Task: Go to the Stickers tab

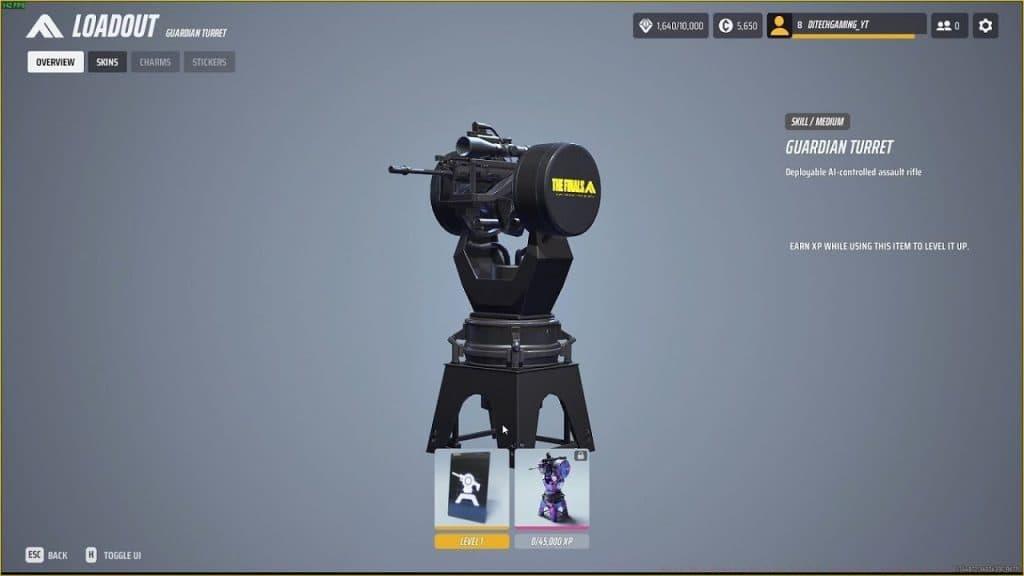Action: (209, 62)
